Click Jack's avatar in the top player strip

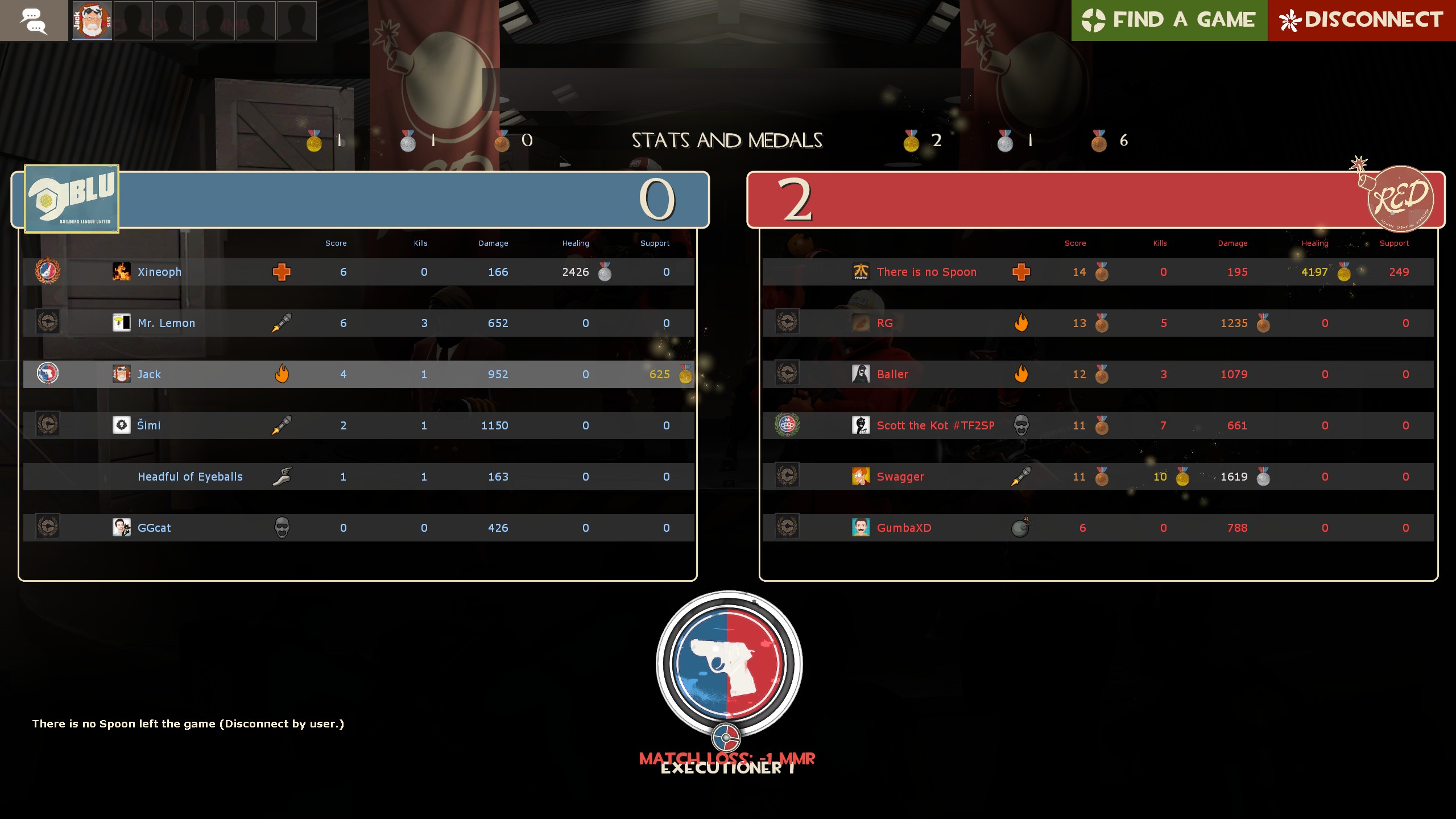point(92,20)
